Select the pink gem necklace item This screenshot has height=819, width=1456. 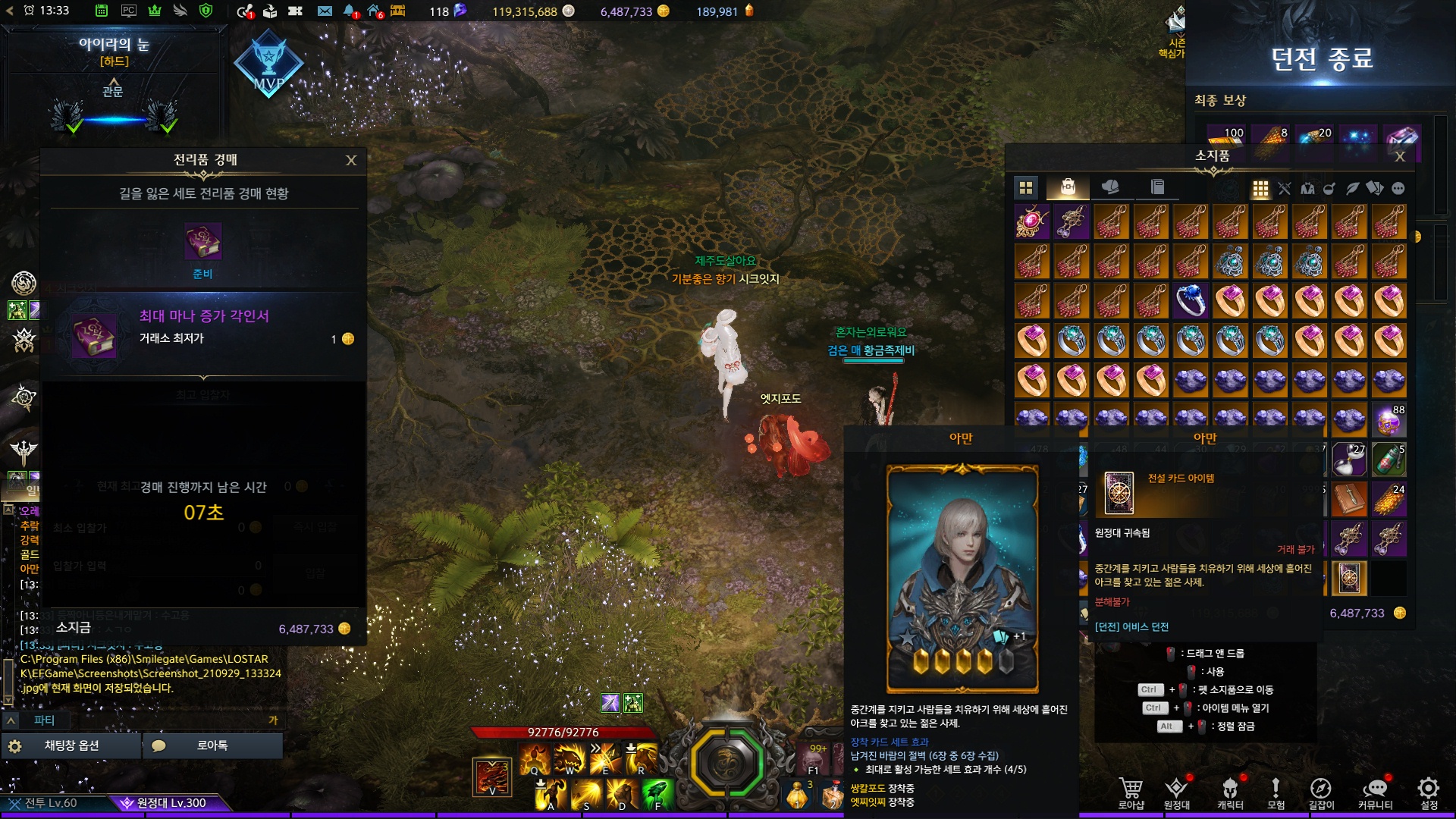tap(1032, 221)
